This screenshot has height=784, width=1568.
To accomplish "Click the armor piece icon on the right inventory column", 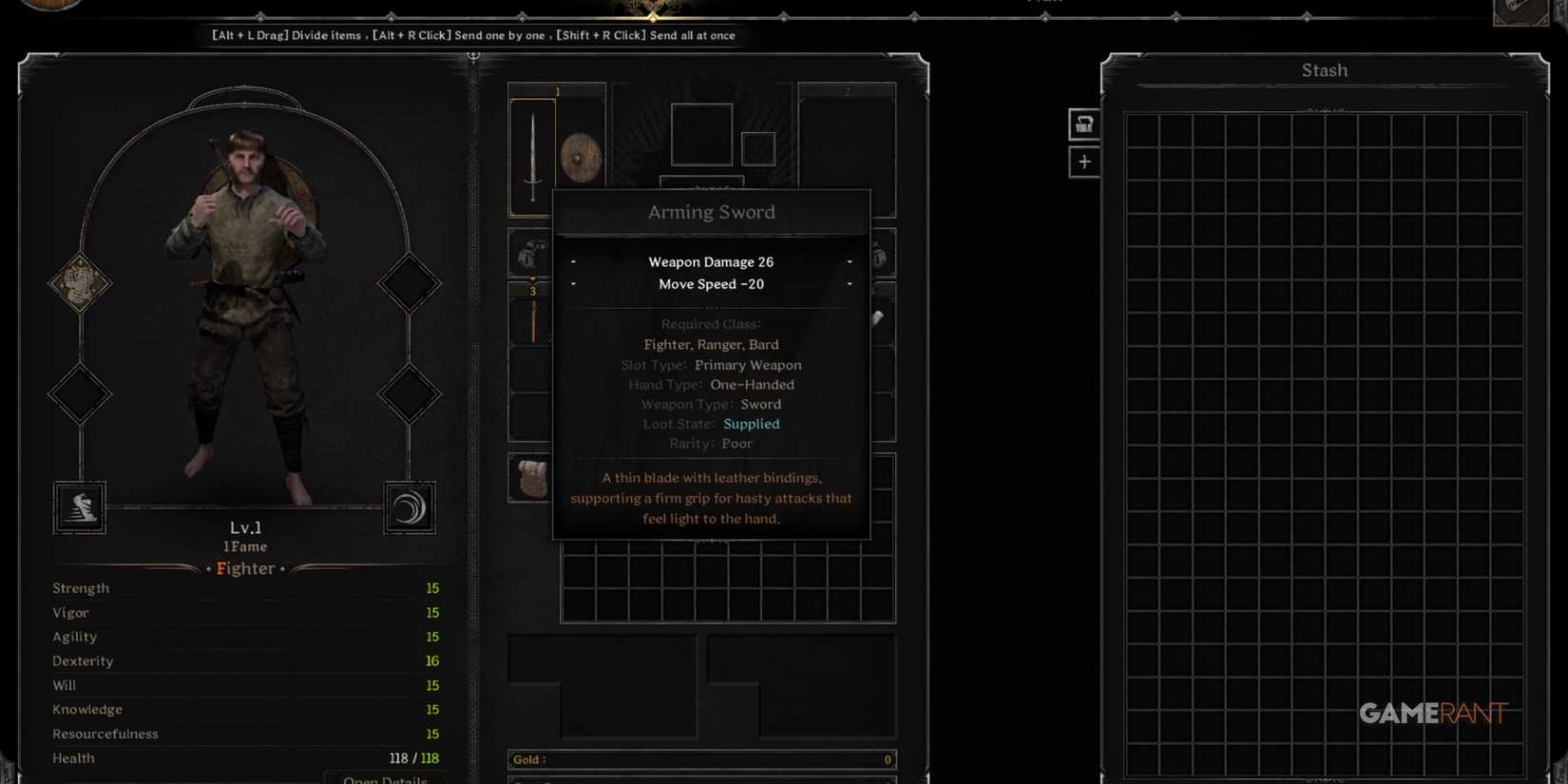I will 879,254.
